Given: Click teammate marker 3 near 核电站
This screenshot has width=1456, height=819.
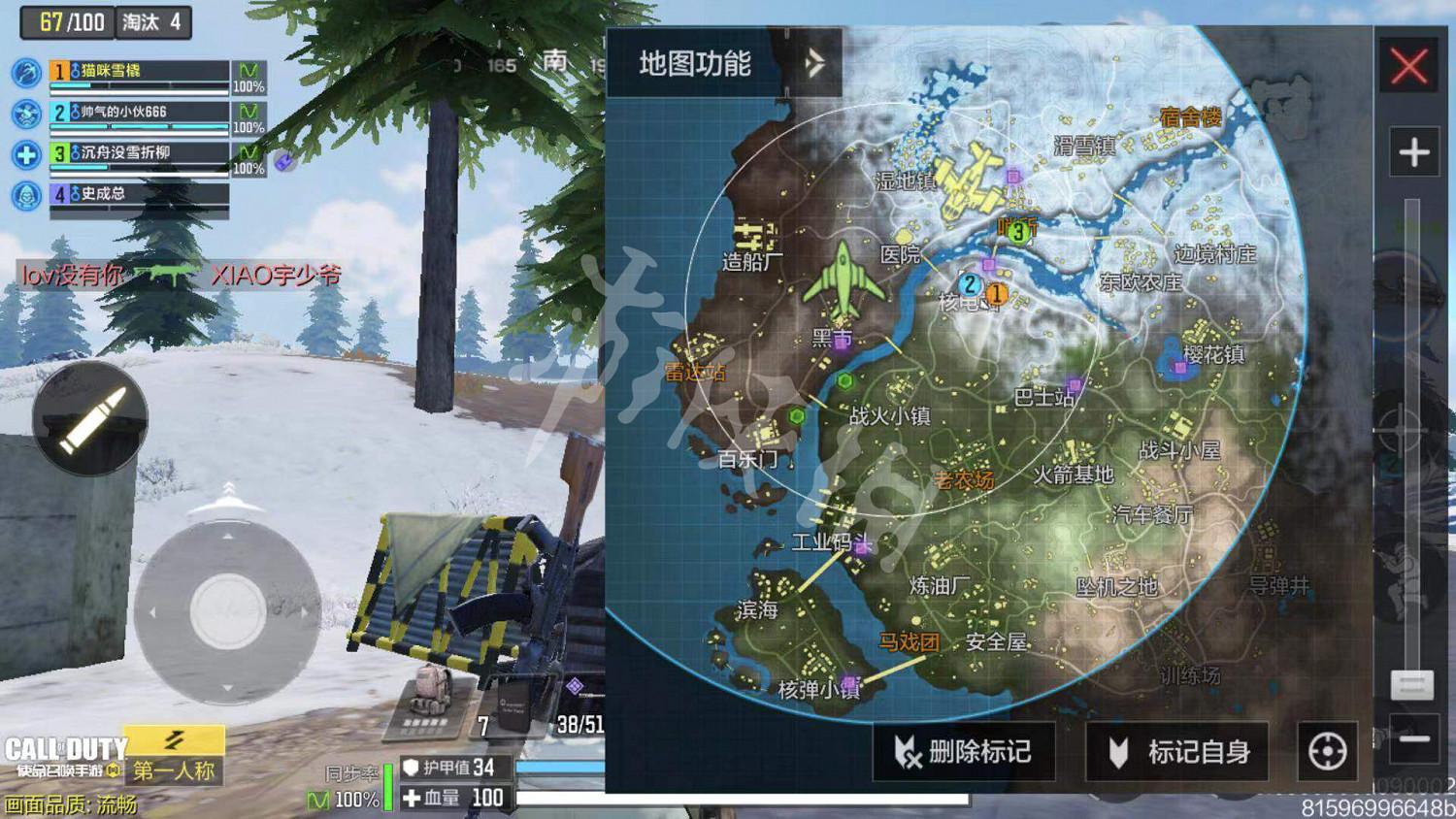Looking at the screenshot, I should (1016, 232).
